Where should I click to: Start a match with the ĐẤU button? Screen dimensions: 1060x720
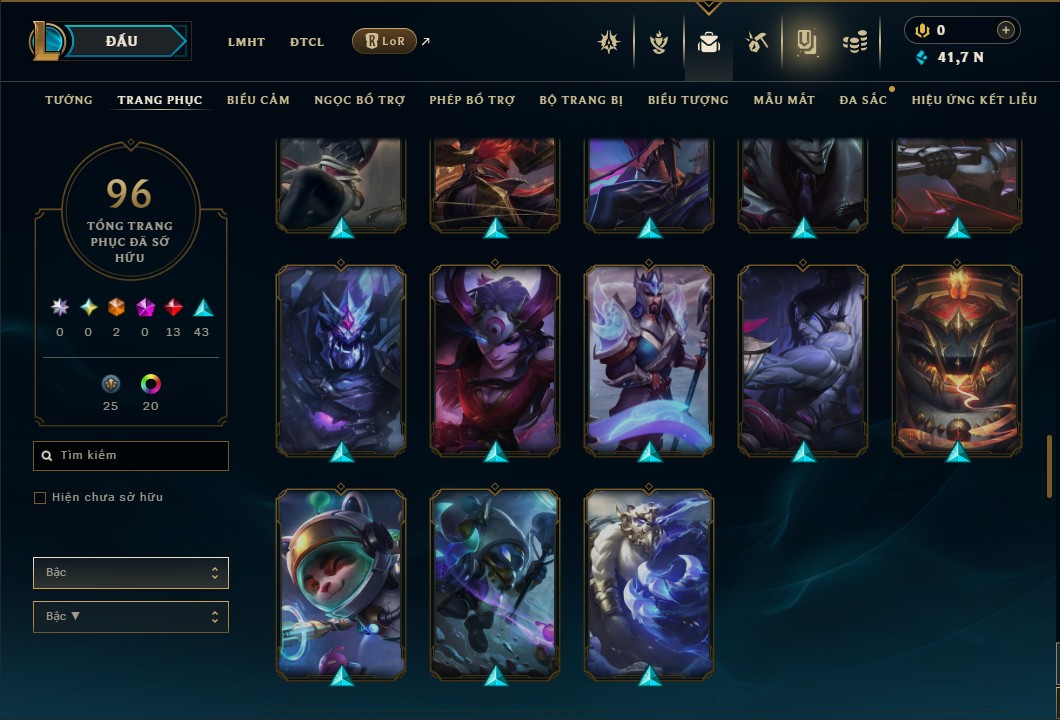point(121,41)
